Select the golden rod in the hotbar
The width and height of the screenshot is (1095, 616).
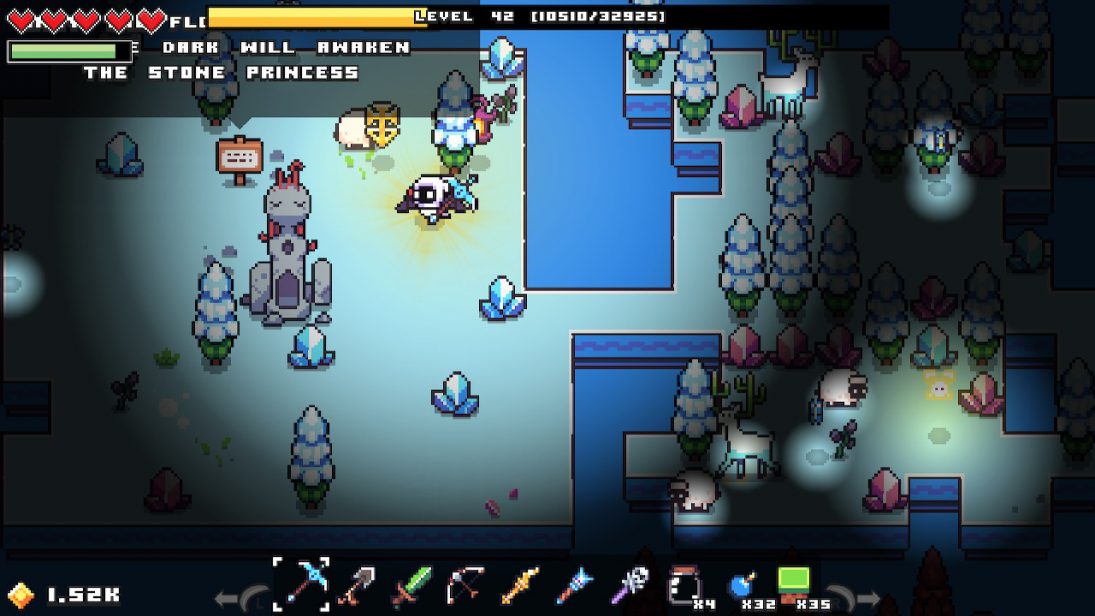(x=520, y=584)
